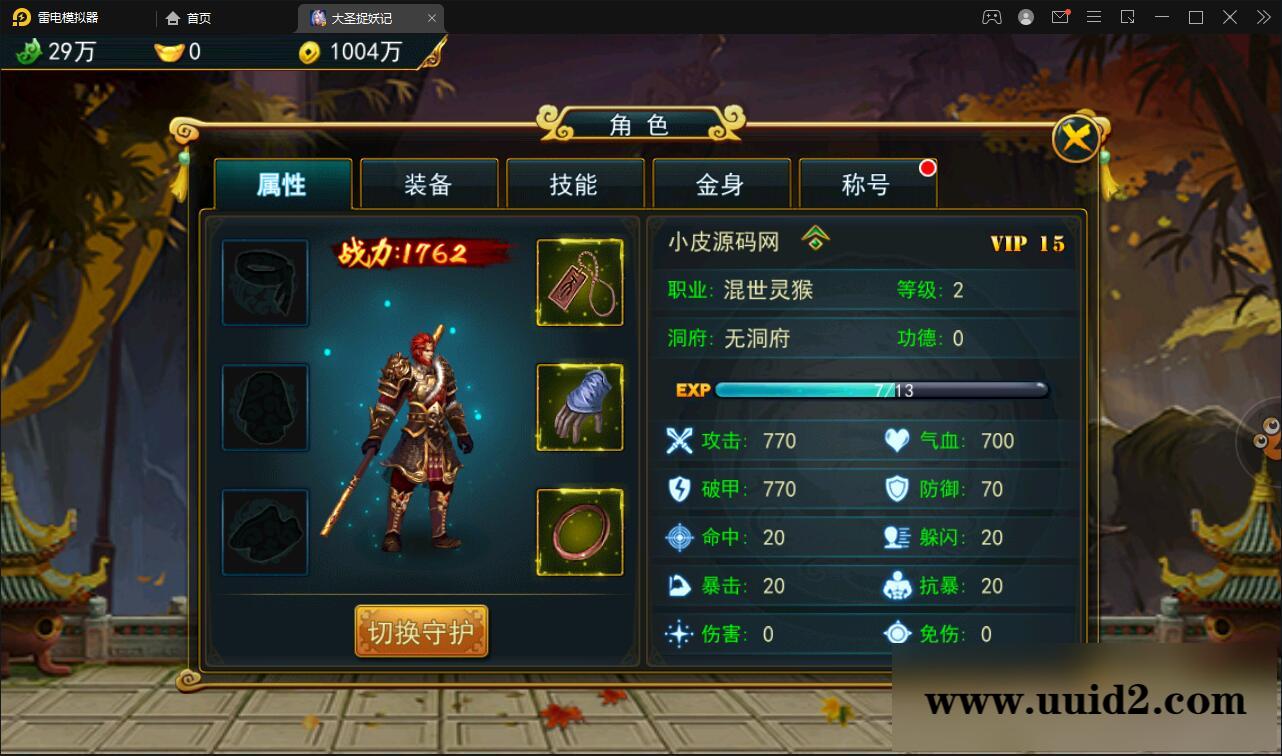Select the equipped talisman pendant slot
This screenshot has width=1282, height=756.
point(580,283)
